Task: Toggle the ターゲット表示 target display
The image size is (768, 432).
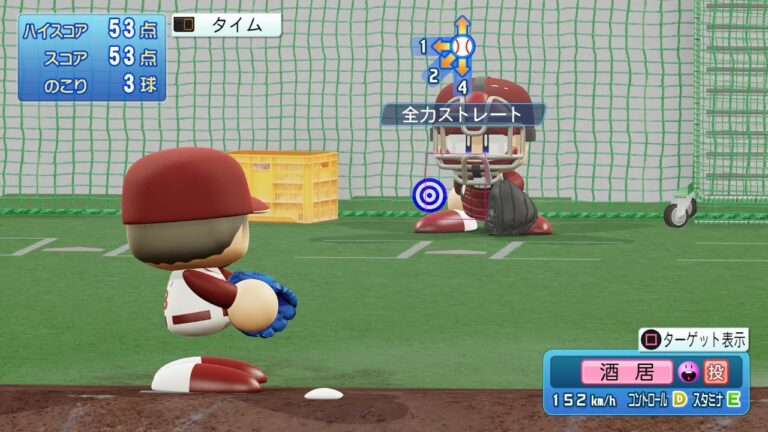Action: coord(694,339)
